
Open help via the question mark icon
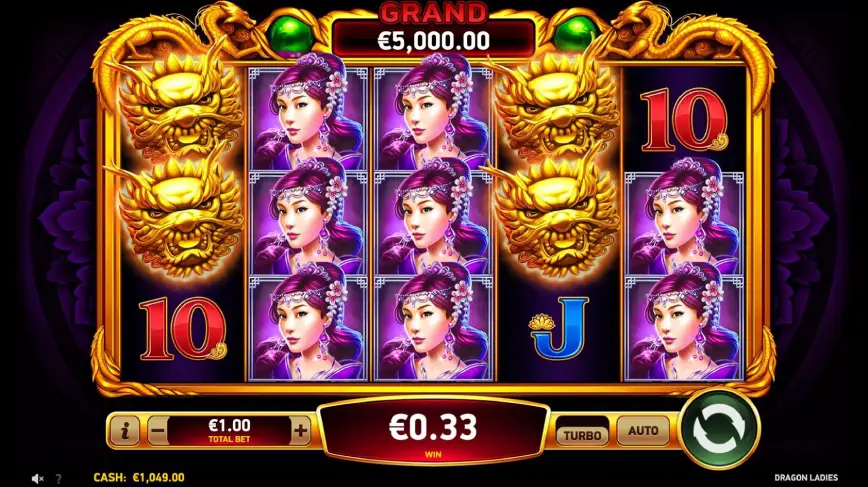click(58, 479)
